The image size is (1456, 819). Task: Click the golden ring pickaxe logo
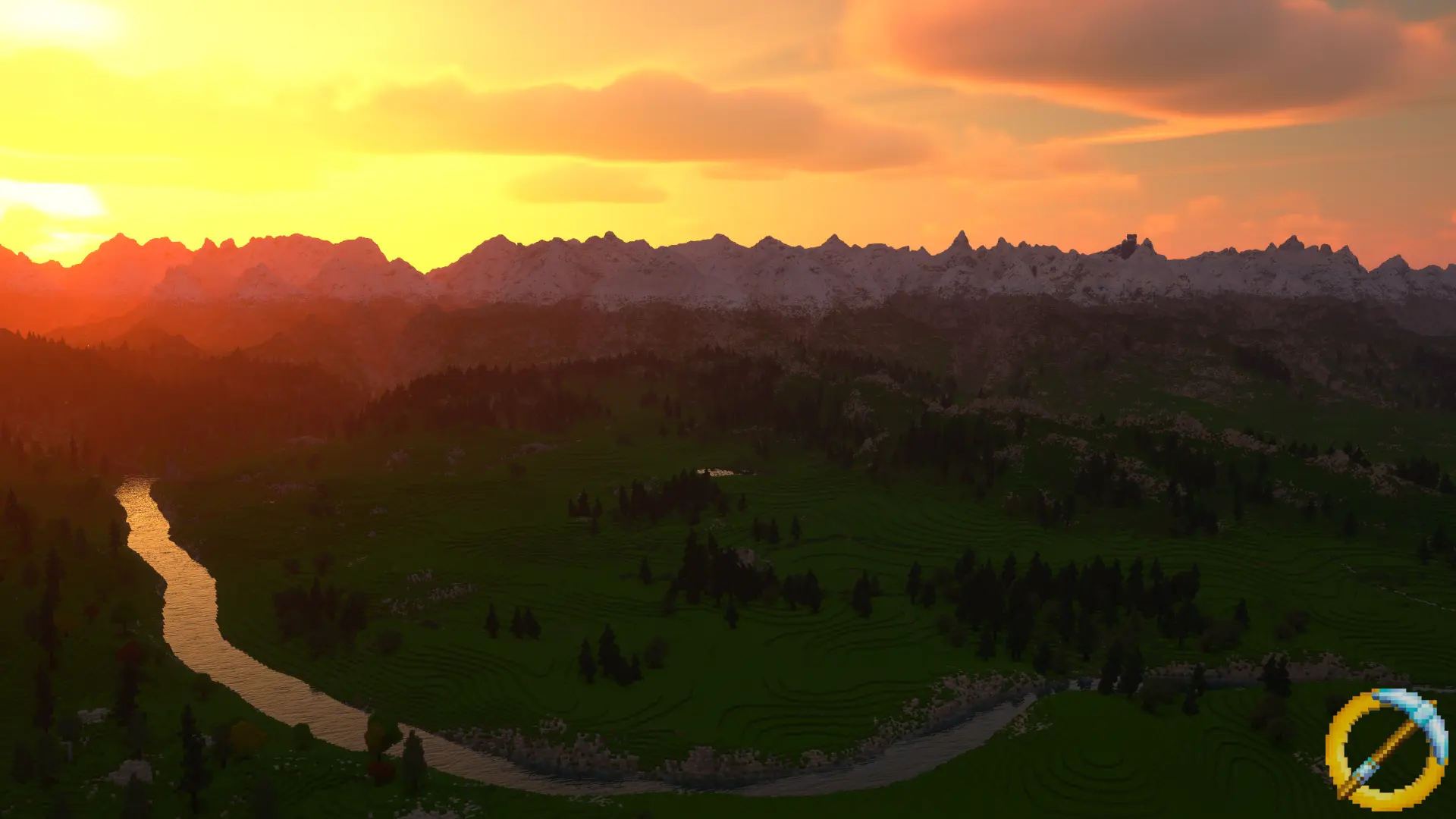click(x=1386, y=748)
